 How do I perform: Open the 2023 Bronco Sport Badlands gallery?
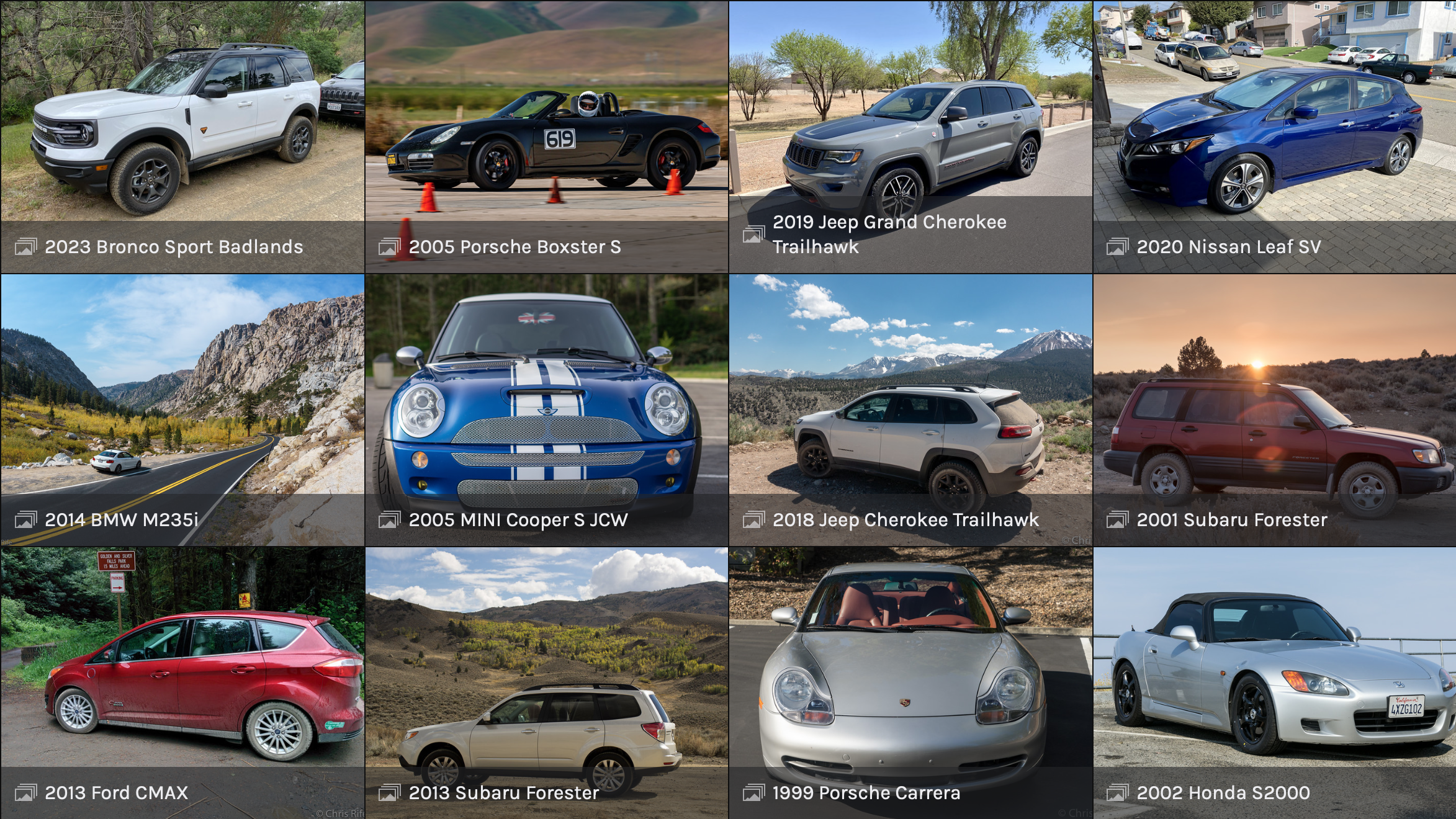point(182,136)
